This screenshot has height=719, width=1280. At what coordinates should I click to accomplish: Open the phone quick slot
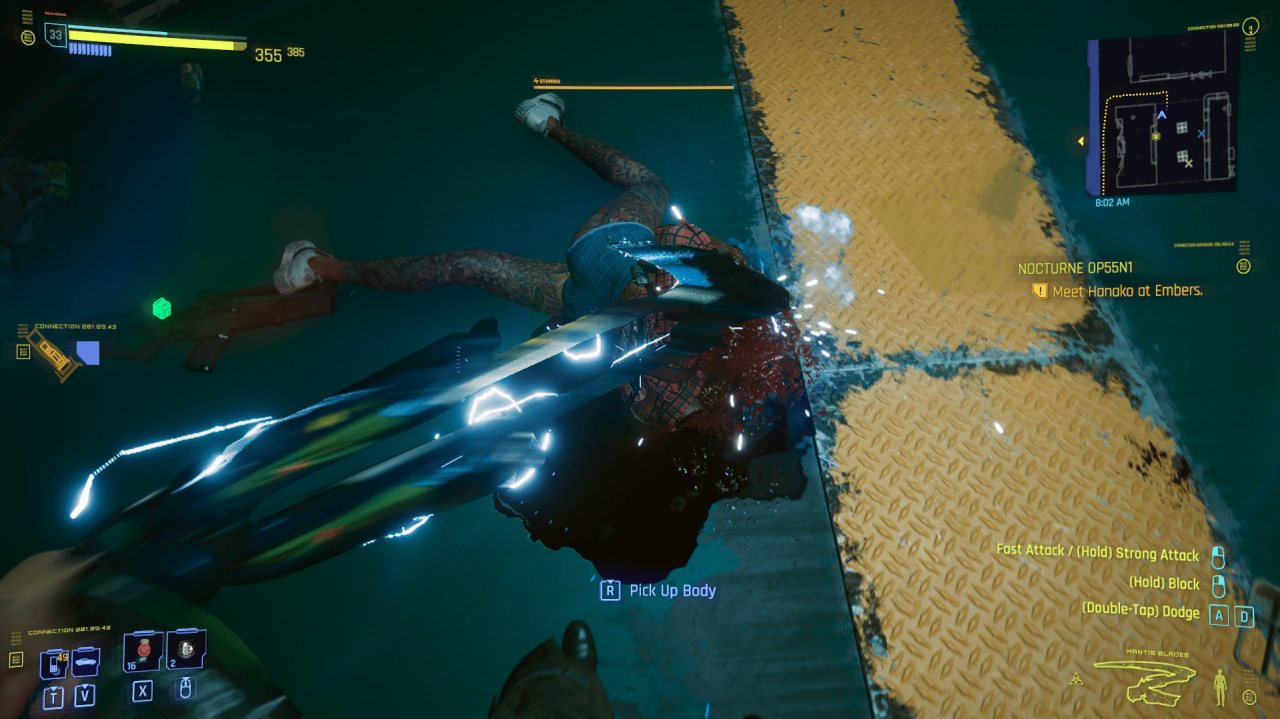(52, 663)
